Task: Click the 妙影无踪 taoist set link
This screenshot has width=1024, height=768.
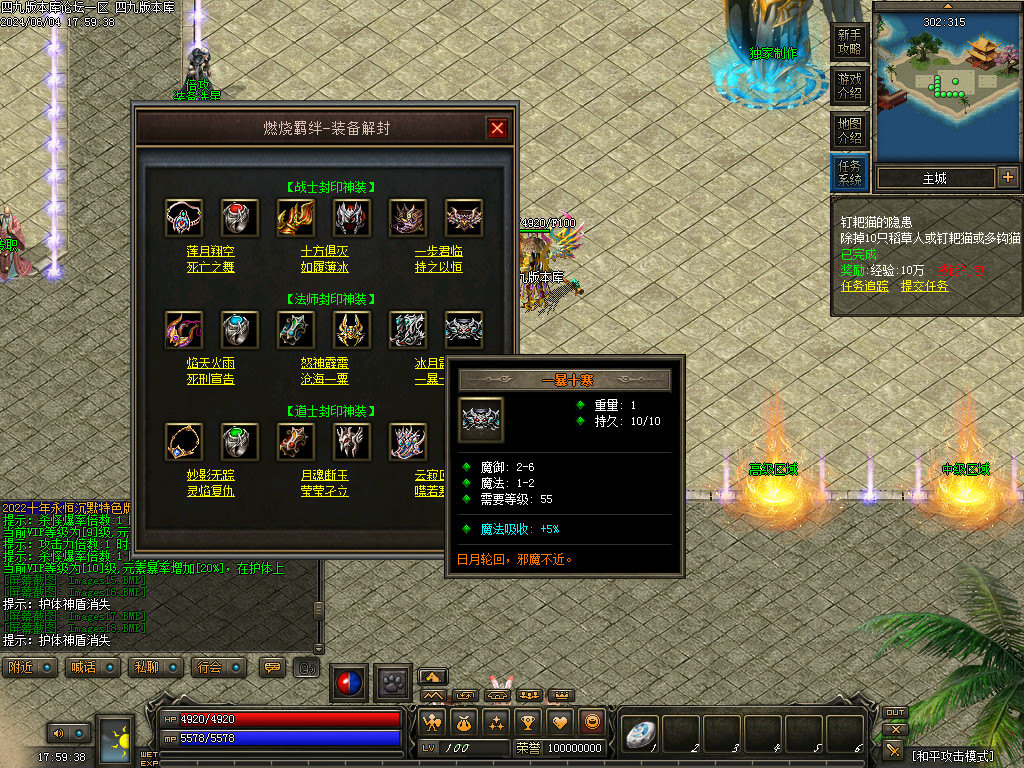Action: point(211,476)
